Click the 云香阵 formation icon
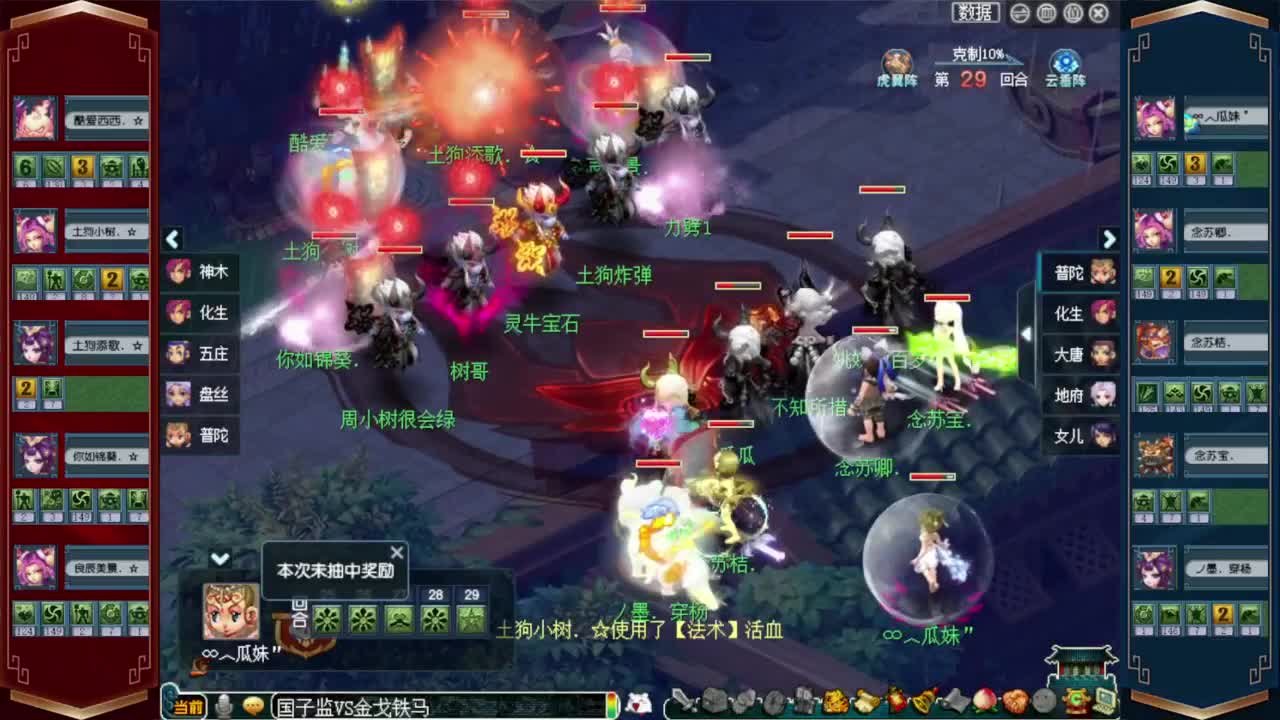Viewport: 1280px width, 720px height. coord(1063,62)
